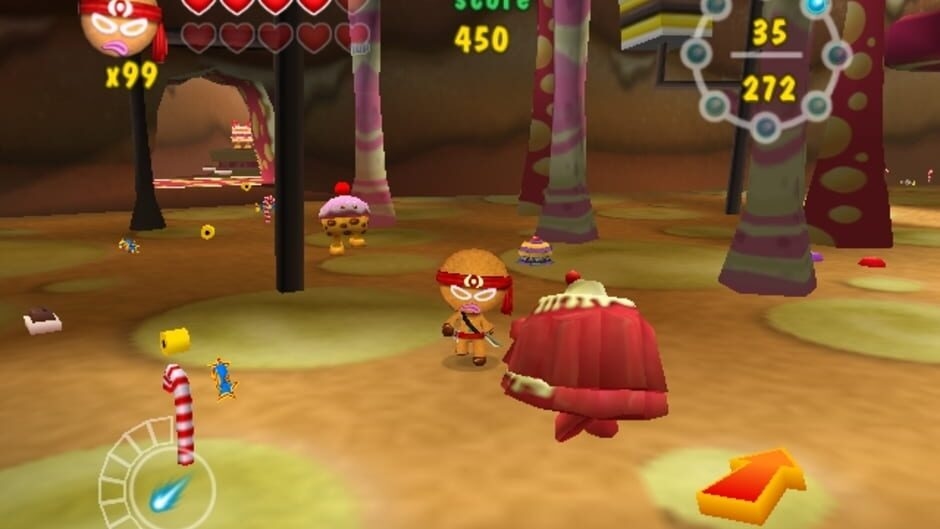Click the orange direction arrow indicator
Viewport: 940px width, 529px height.
(x=751, y=485)
